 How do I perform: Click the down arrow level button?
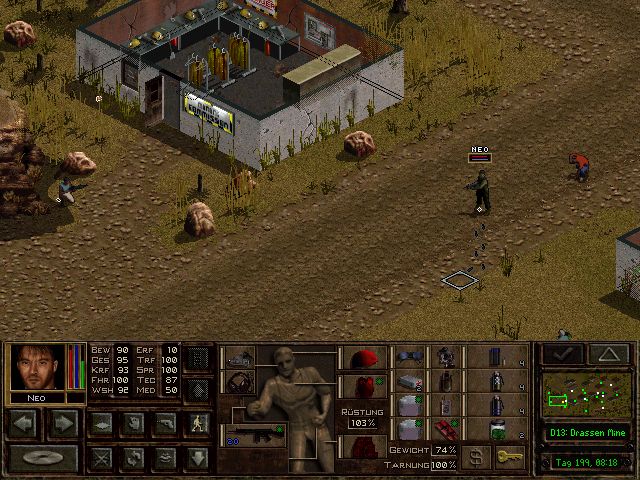point(197,458)
